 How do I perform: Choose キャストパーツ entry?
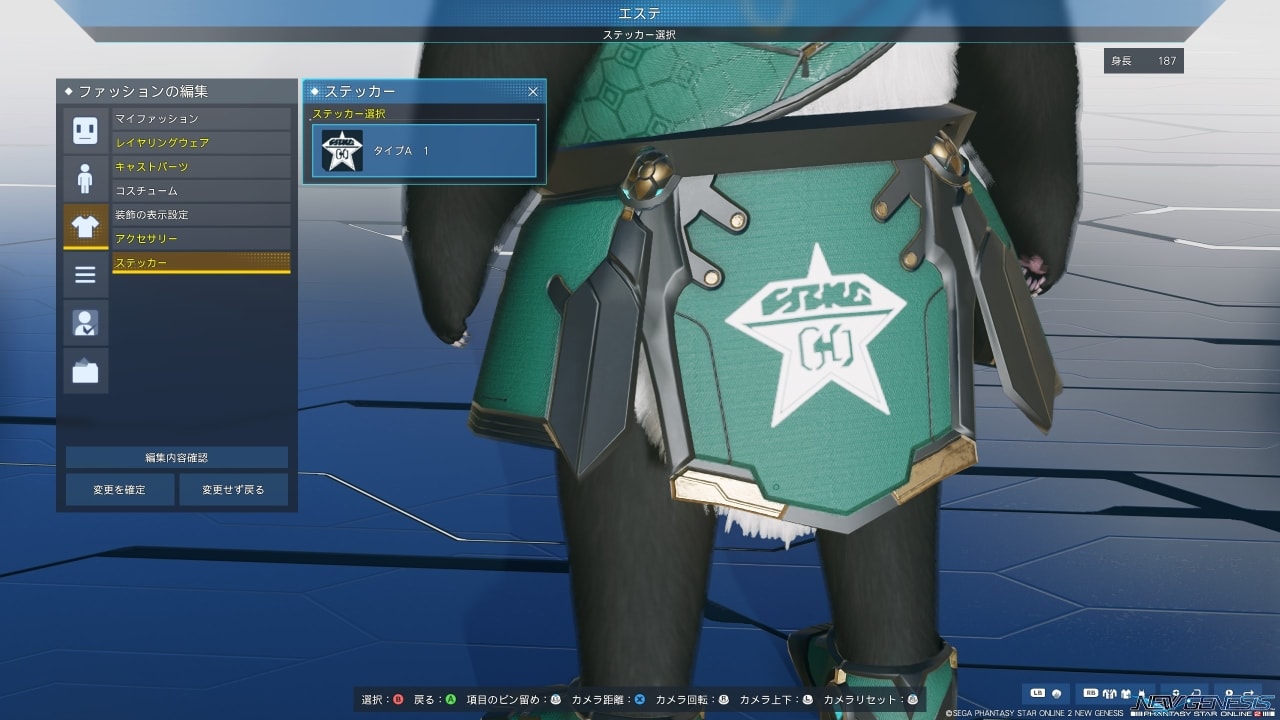[x=201, y=167]
